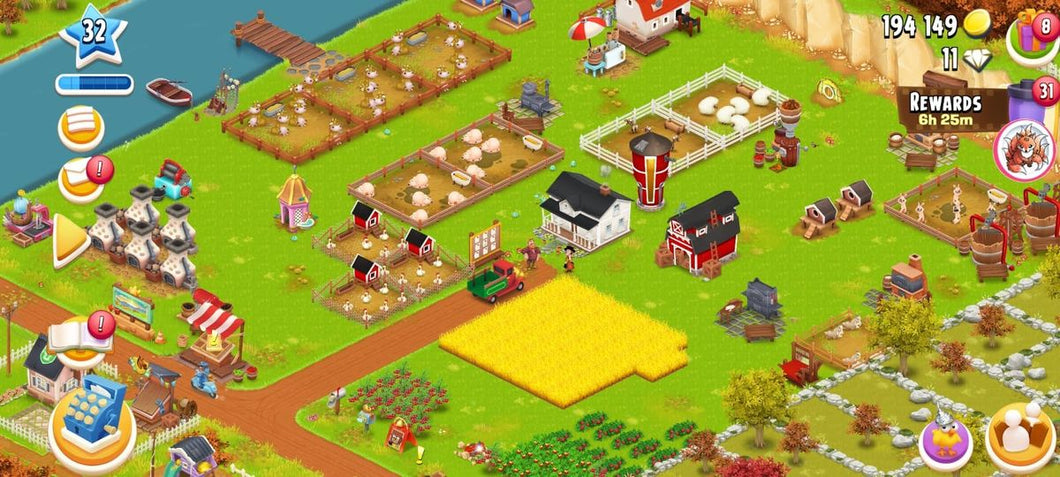This screenshot has width=1060, height=477.
Task: Click the yellow play arrow button
Action: [x=71, y=240]
